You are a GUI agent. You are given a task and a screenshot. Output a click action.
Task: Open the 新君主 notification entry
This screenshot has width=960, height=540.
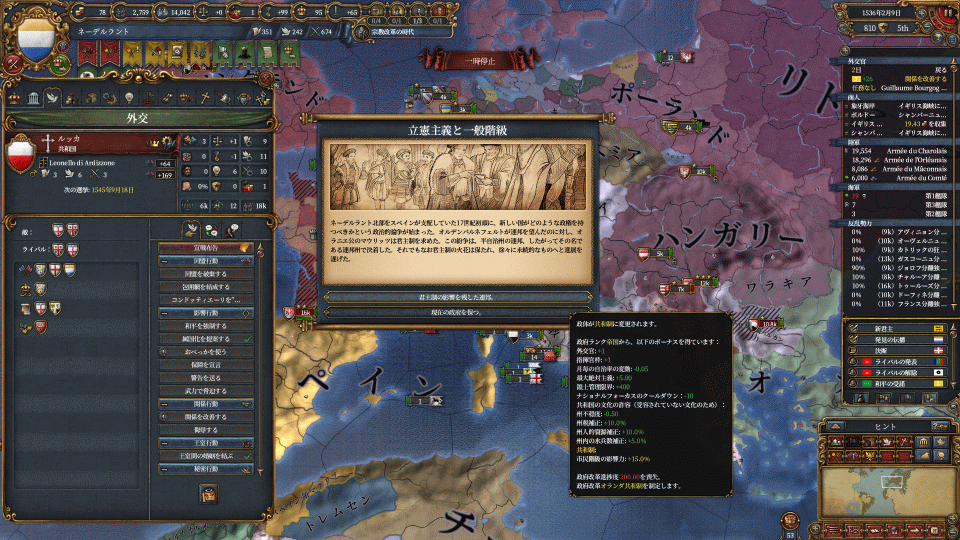890,327
